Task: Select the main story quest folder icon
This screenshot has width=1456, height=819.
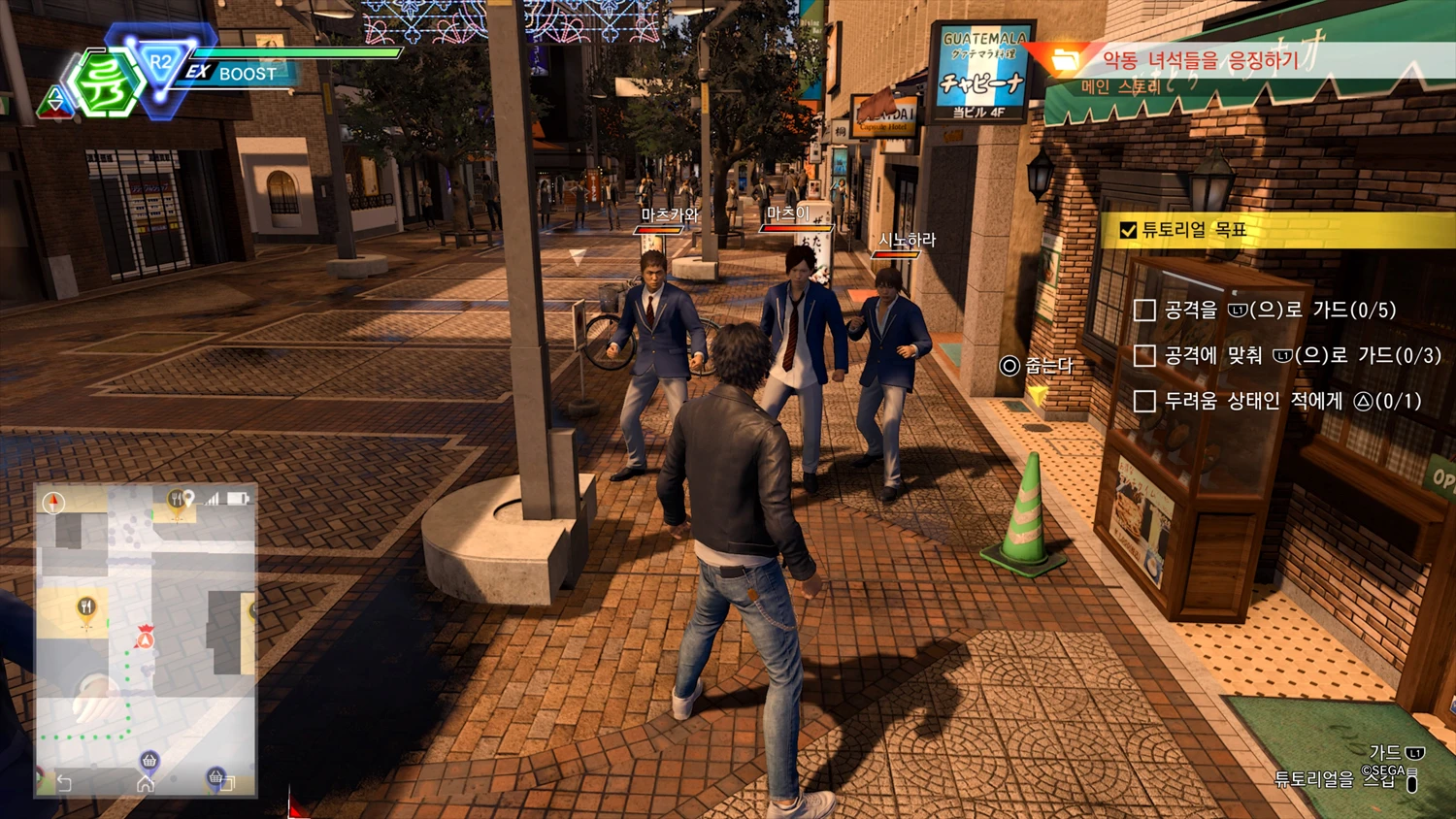Action: (x=1065, y=60)
